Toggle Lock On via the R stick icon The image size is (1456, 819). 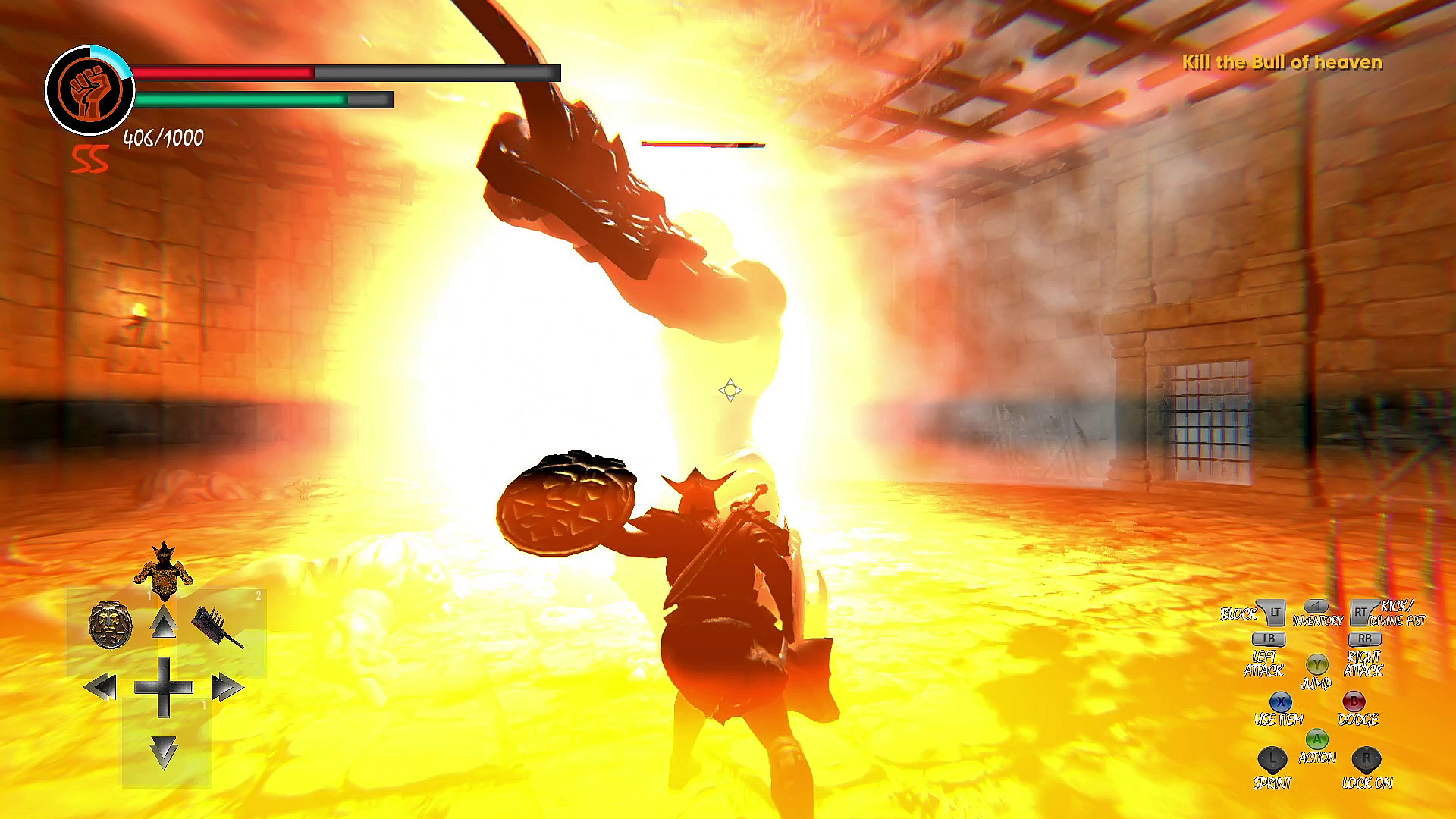click(x=1365, y=761)
